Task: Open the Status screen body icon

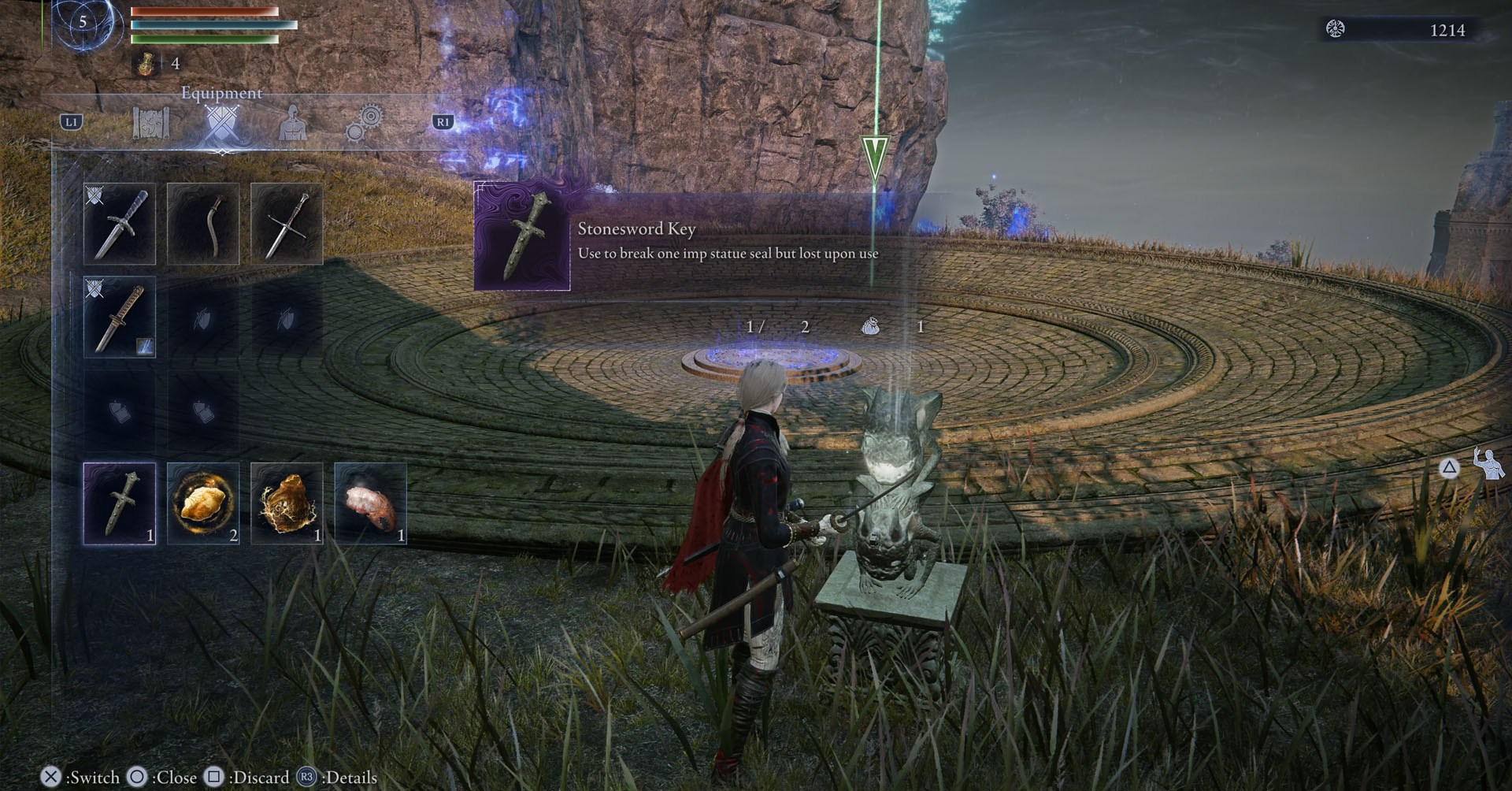Action: click(x=293, y=122)
